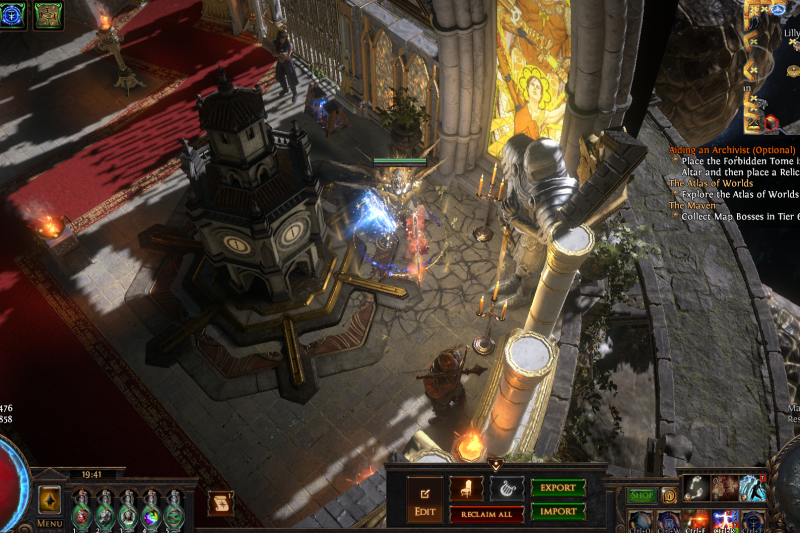Export the hideout layout
This screenshot has width=800, height=533.
pyautogui.click(x=557, y=488)
